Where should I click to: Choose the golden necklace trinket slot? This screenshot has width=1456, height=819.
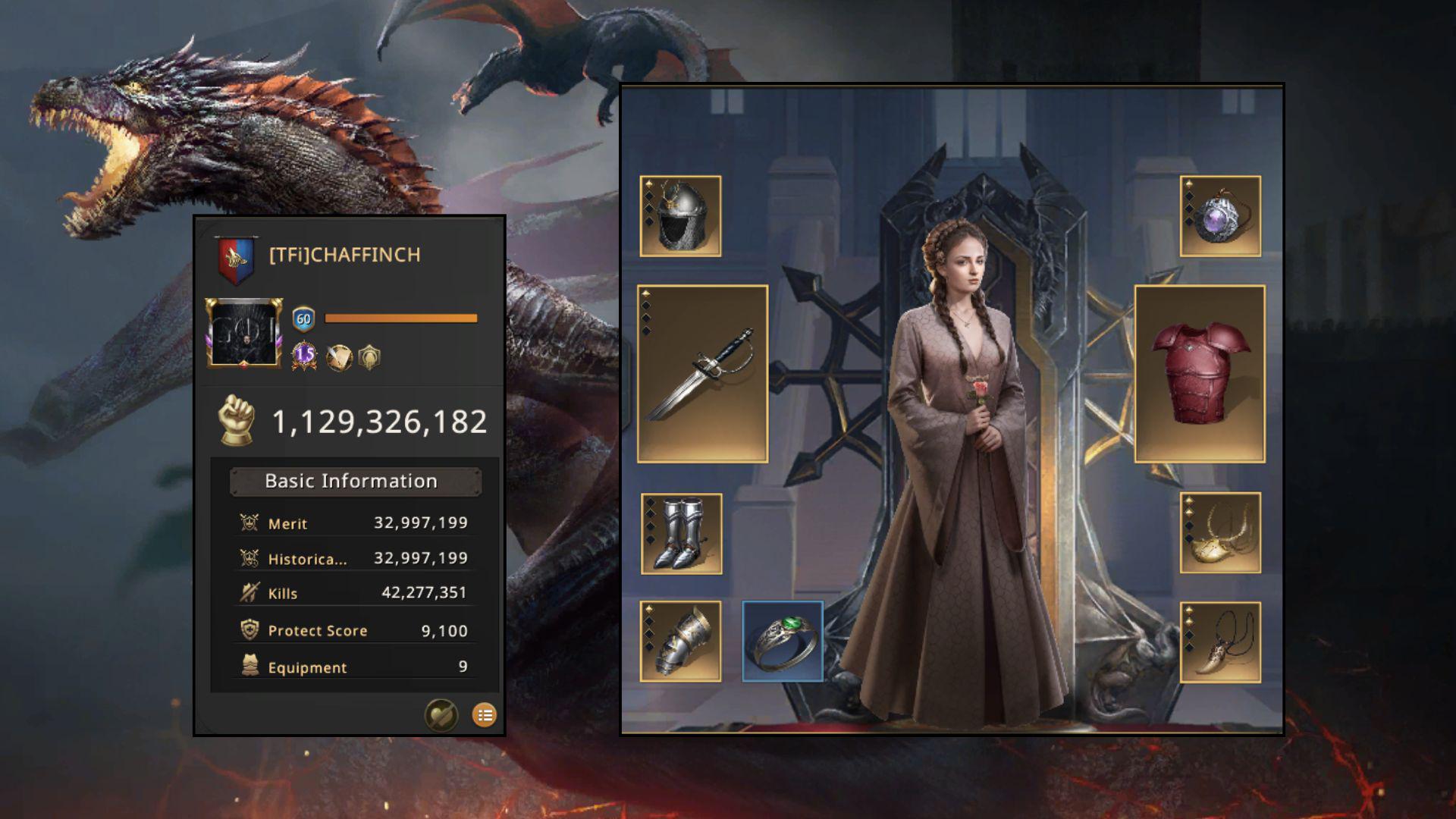tap(1220, 533)
